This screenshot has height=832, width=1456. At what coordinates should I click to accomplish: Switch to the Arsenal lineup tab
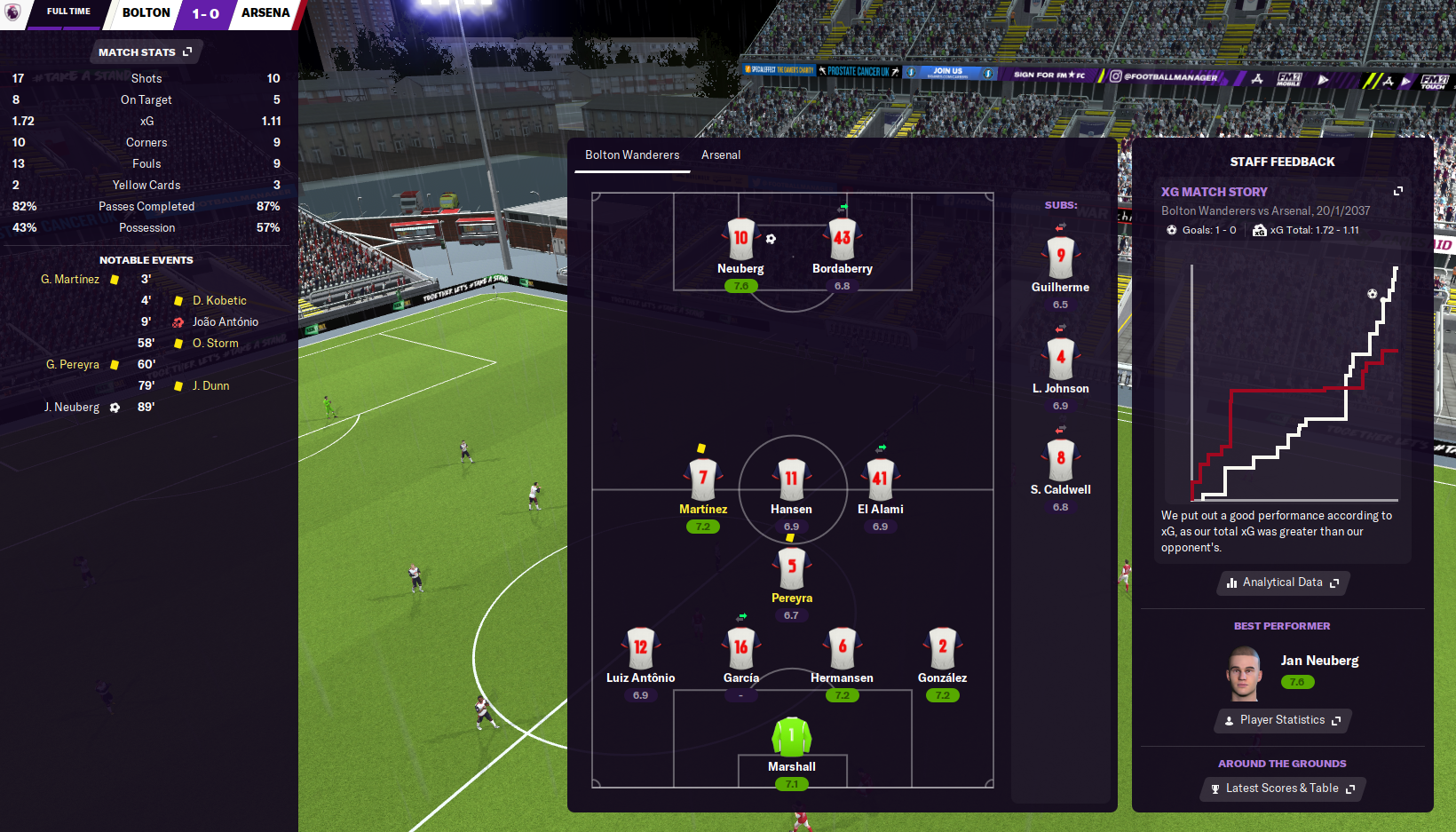coord(720,155)
